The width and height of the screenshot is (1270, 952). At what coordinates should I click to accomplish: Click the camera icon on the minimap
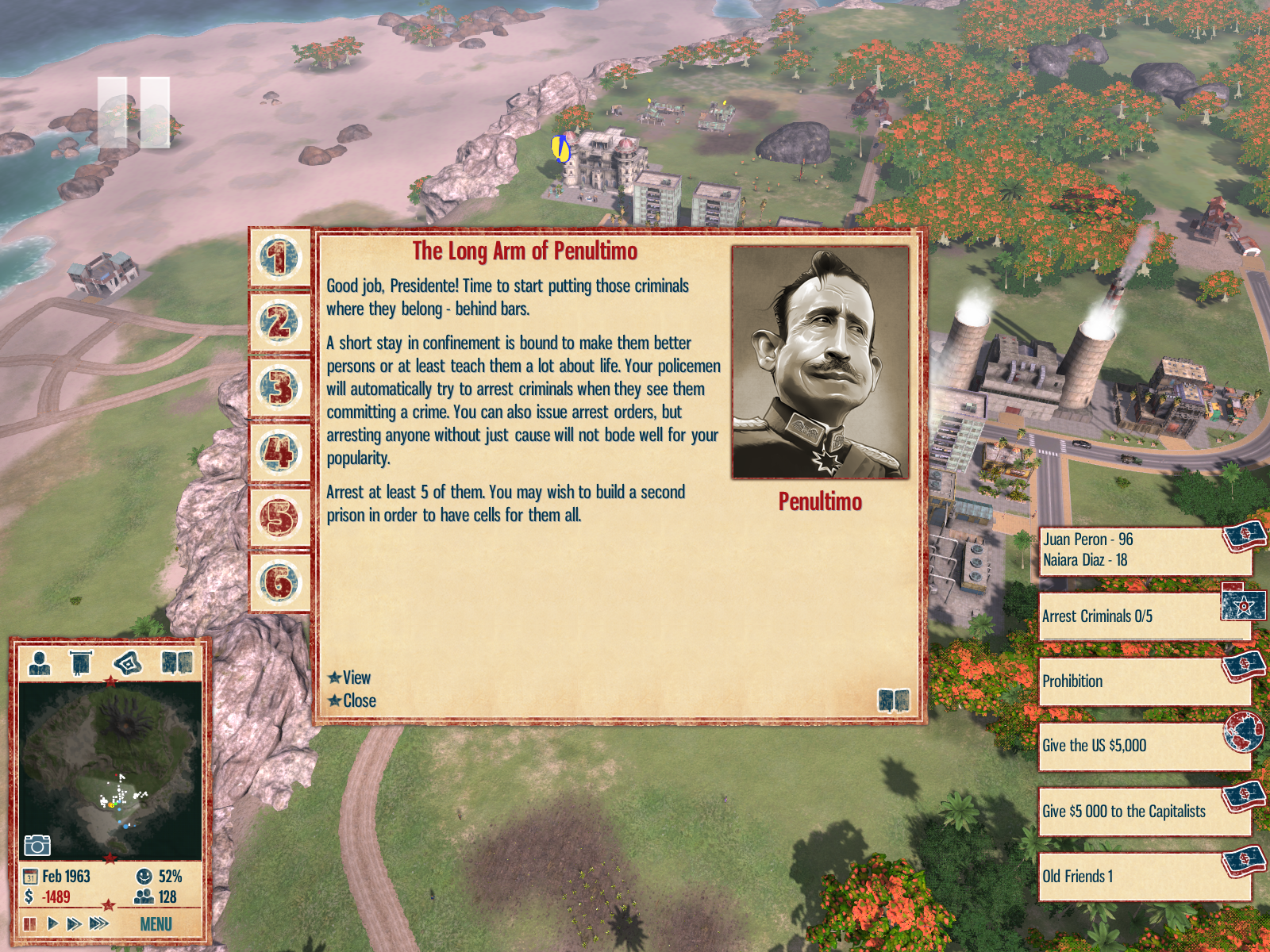point(37,845)
